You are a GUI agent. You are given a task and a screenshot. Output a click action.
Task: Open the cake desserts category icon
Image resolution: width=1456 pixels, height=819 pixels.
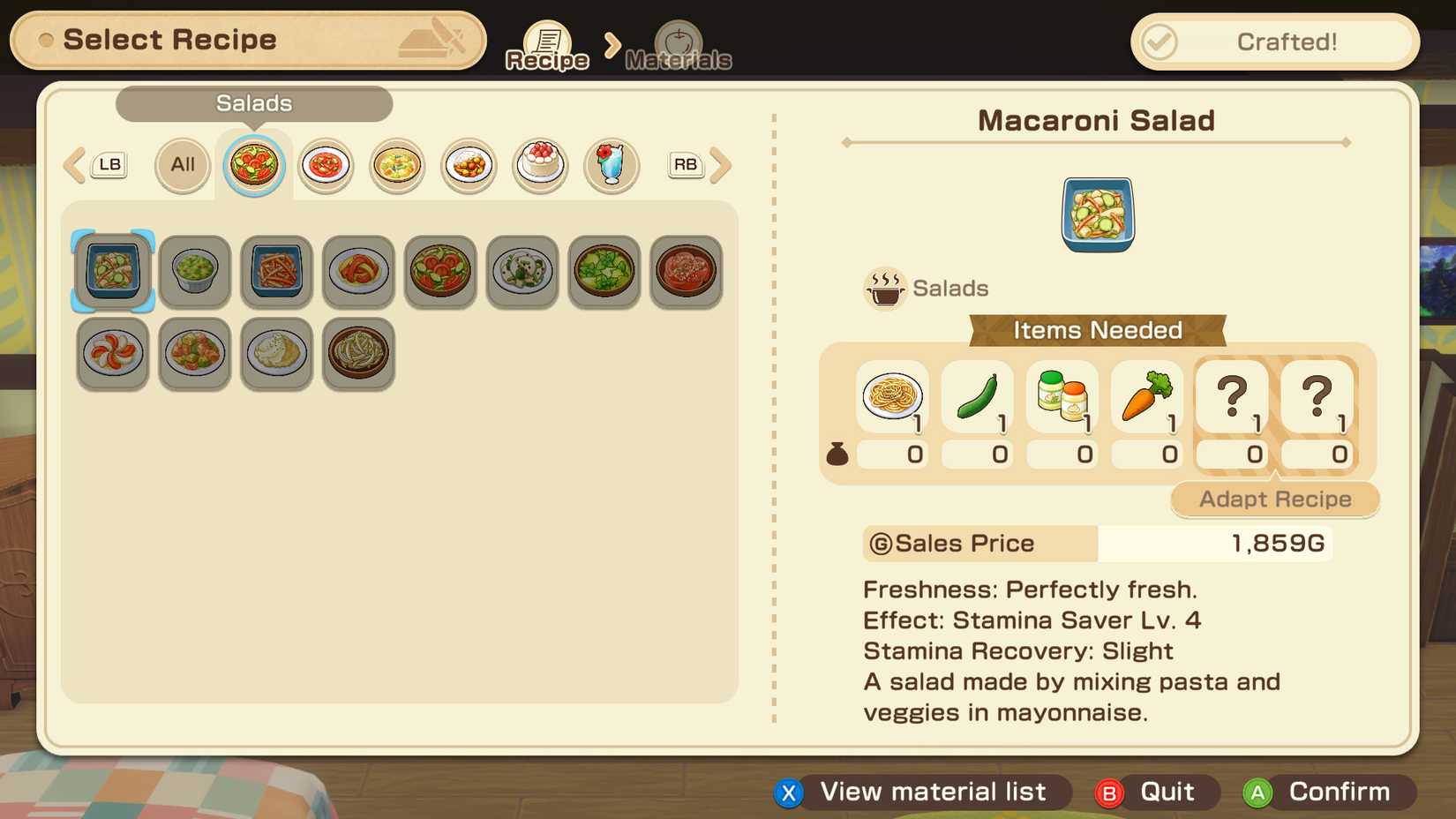coord(540,165)
